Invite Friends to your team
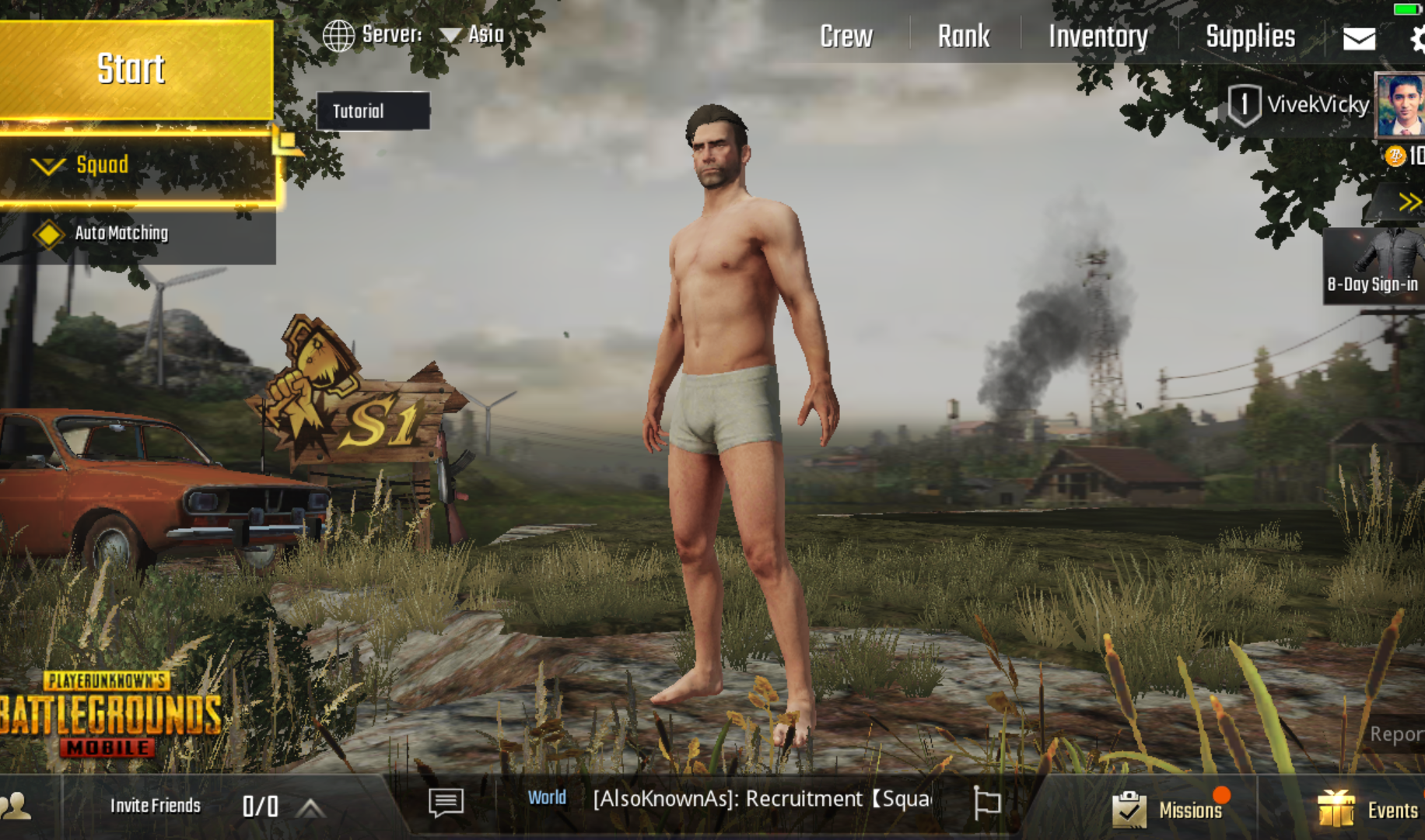This screenshot has height=840, width=1425. 155,806
